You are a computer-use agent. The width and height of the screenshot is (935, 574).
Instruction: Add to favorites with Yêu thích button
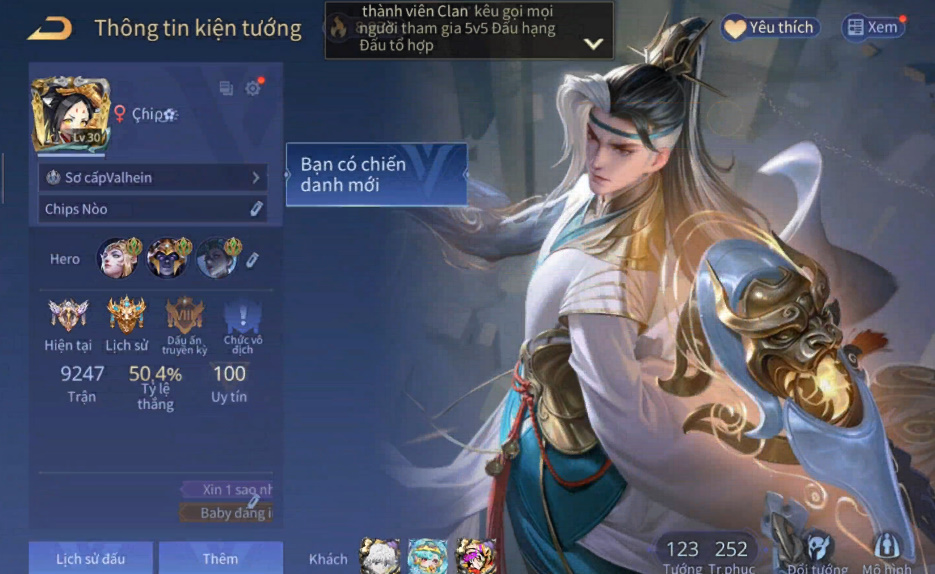coord(770,28)
